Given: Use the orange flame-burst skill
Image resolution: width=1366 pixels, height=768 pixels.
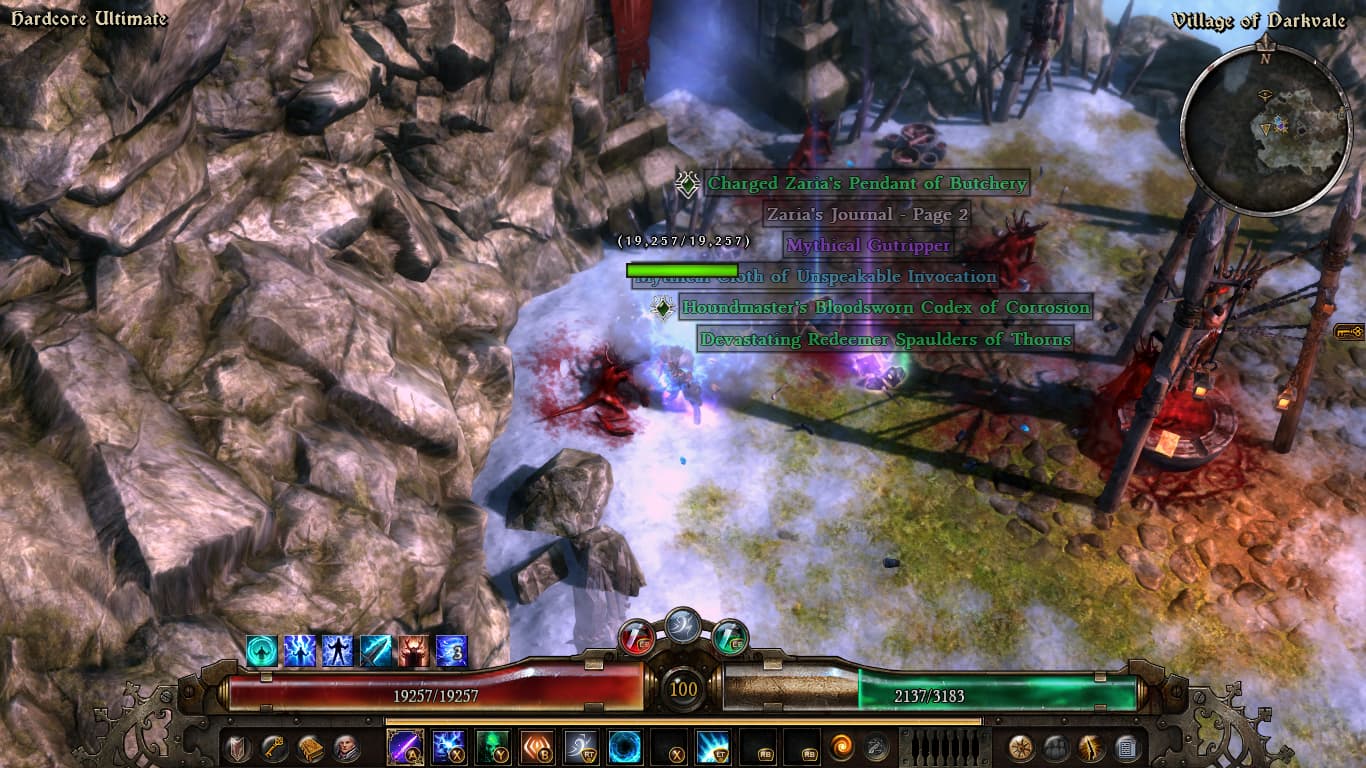Looking at the screenshot, I should point(537,747).
